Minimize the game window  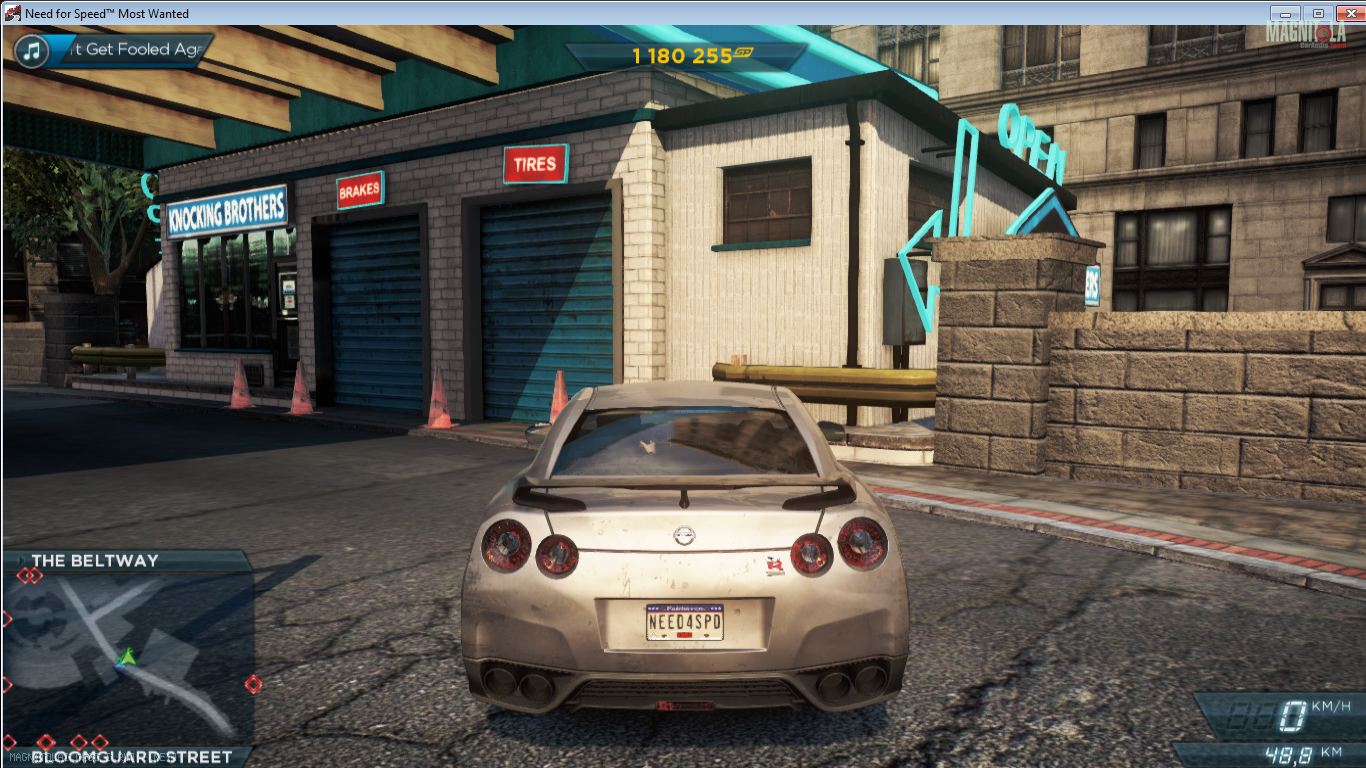(1286, 13)
